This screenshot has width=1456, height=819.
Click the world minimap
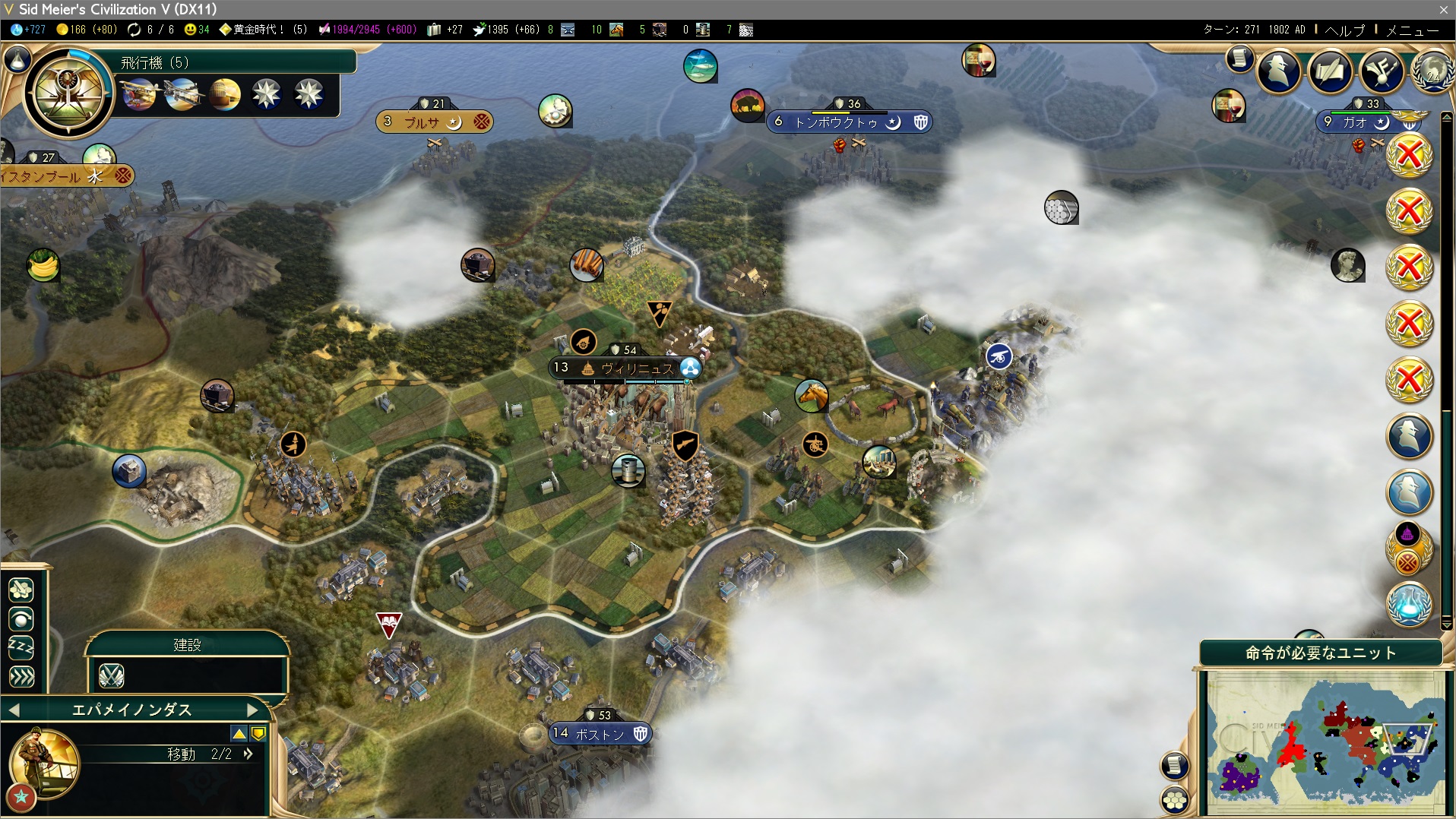[x=1325, y=741]
